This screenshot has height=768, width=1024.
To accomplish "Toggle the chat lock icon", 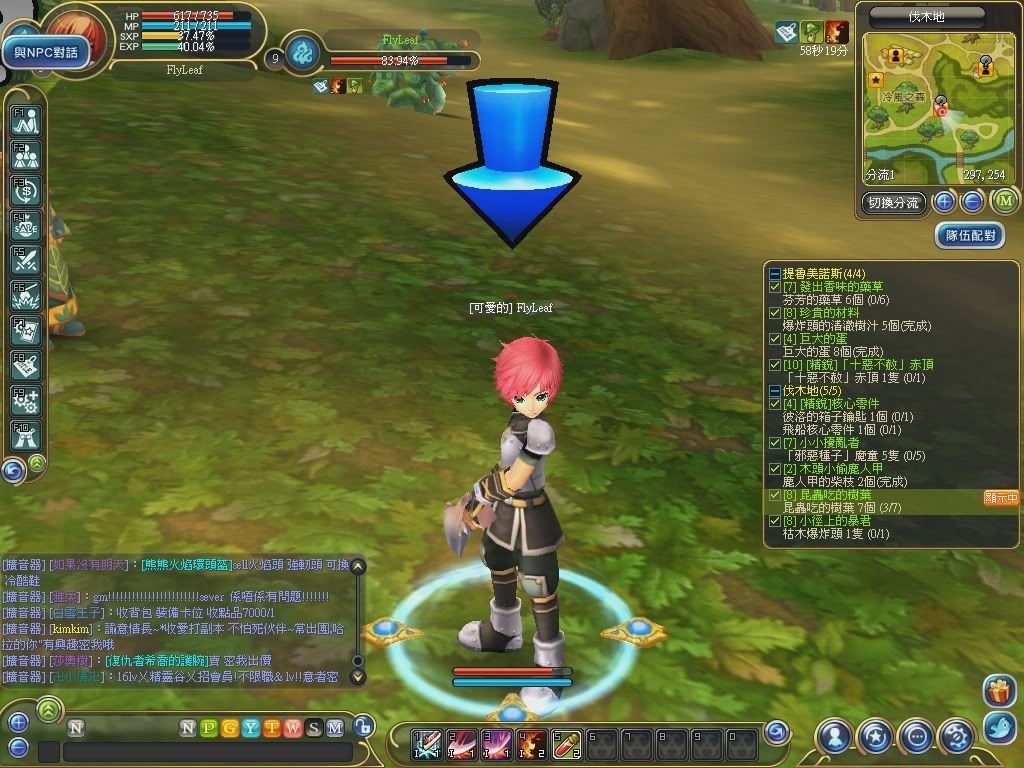I will (365, 727).
